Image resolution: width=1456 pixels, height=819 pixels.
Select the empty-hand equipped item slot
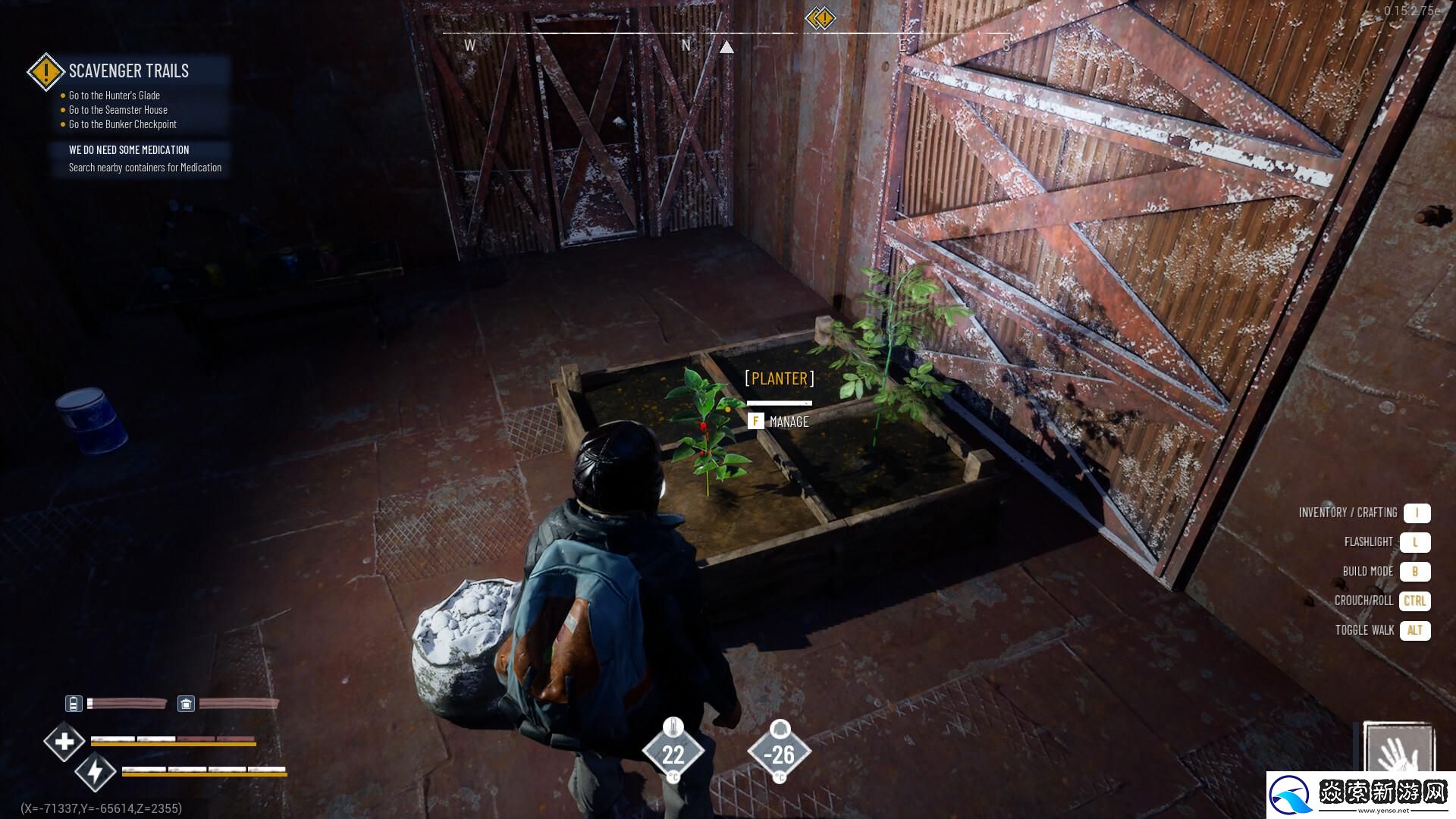(x=1397, y=751)
